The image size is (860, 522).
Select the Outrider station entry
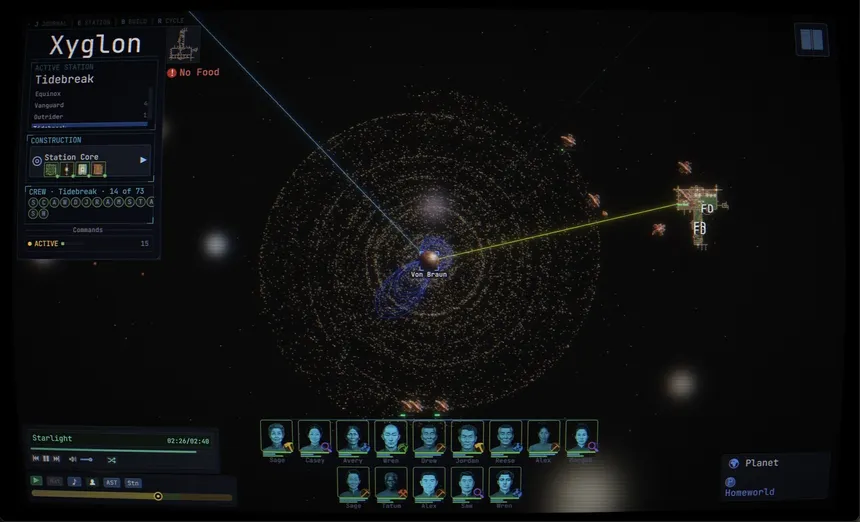coord(49,117)
